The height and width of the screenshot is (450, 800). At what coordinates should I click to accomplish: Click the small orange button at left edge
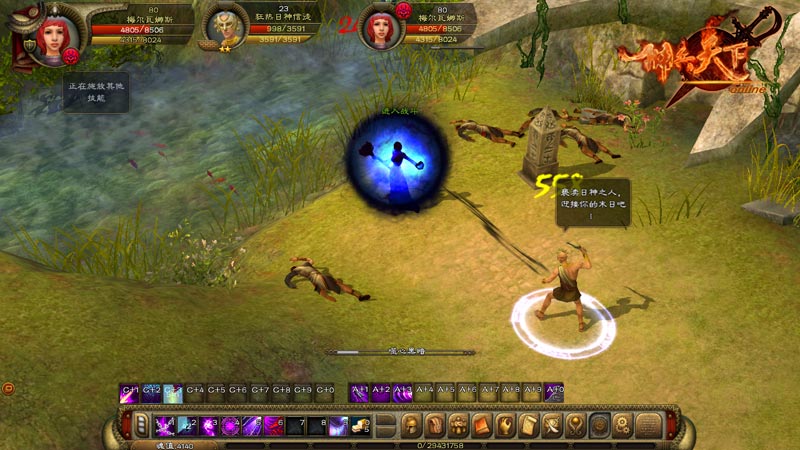8,388
